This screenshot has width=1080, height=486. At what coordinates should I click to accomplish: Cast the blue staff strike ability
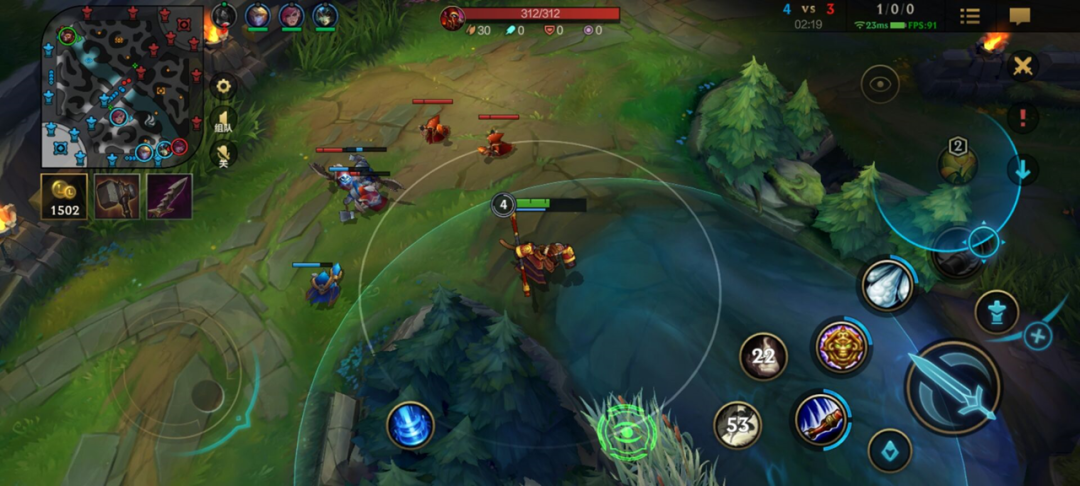821,419
